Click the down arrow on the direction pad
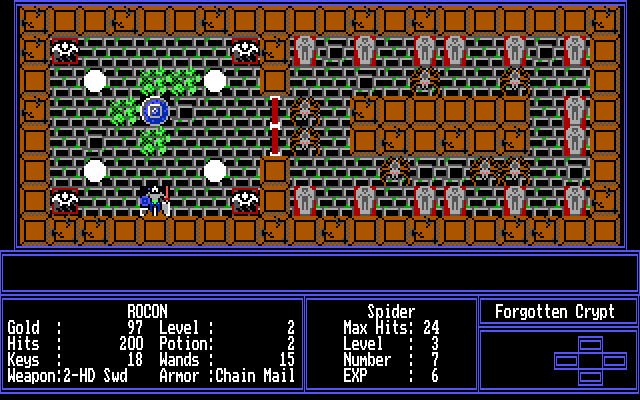This screenshot has width=640, height=400. [x=591, y=376]
